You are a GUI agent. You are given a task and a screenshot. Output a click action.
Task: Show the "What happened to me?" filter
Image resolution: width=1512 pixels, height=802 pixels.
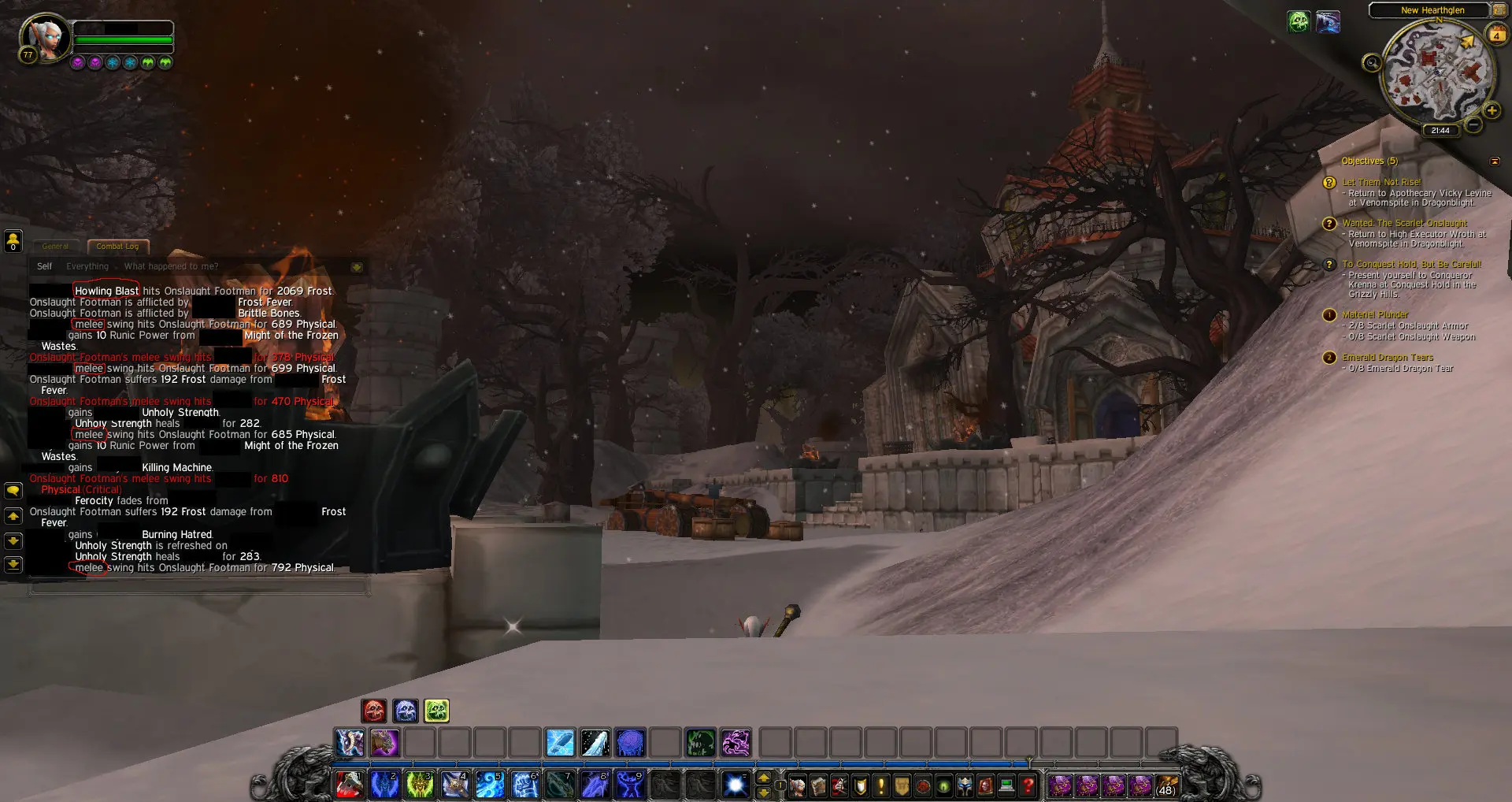171,266
